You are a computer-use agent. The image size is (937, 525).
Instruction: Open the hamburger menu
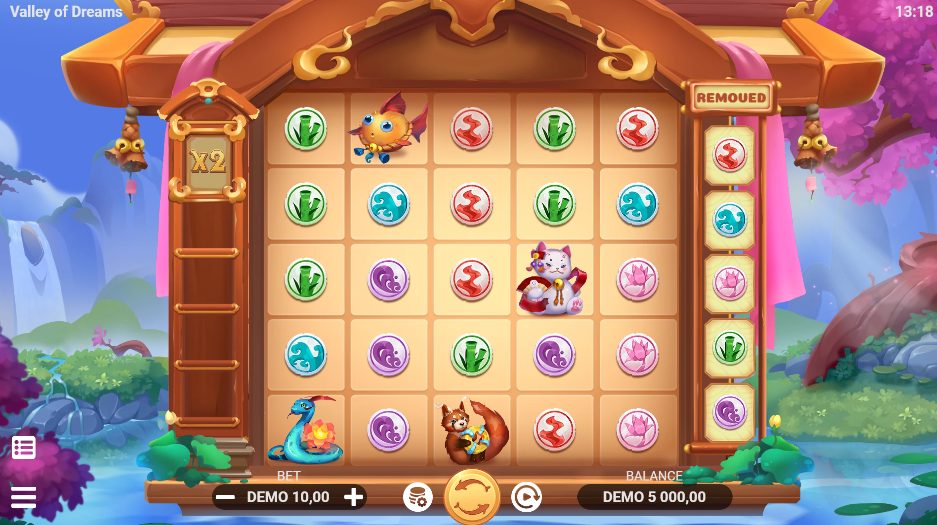click(x=23, y=497)
